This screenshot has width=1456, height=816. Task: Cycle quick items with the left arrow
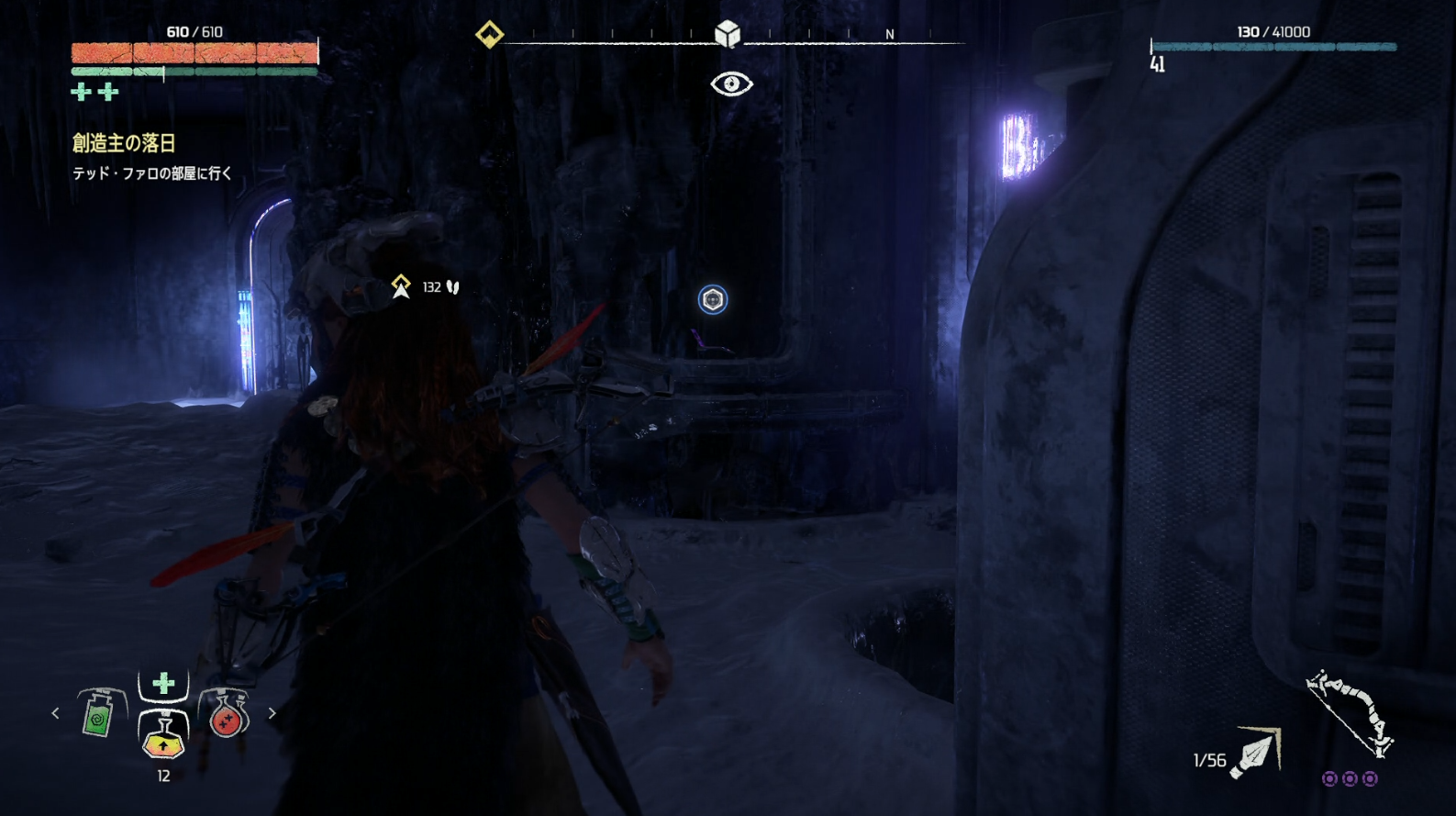pos(55,713)
